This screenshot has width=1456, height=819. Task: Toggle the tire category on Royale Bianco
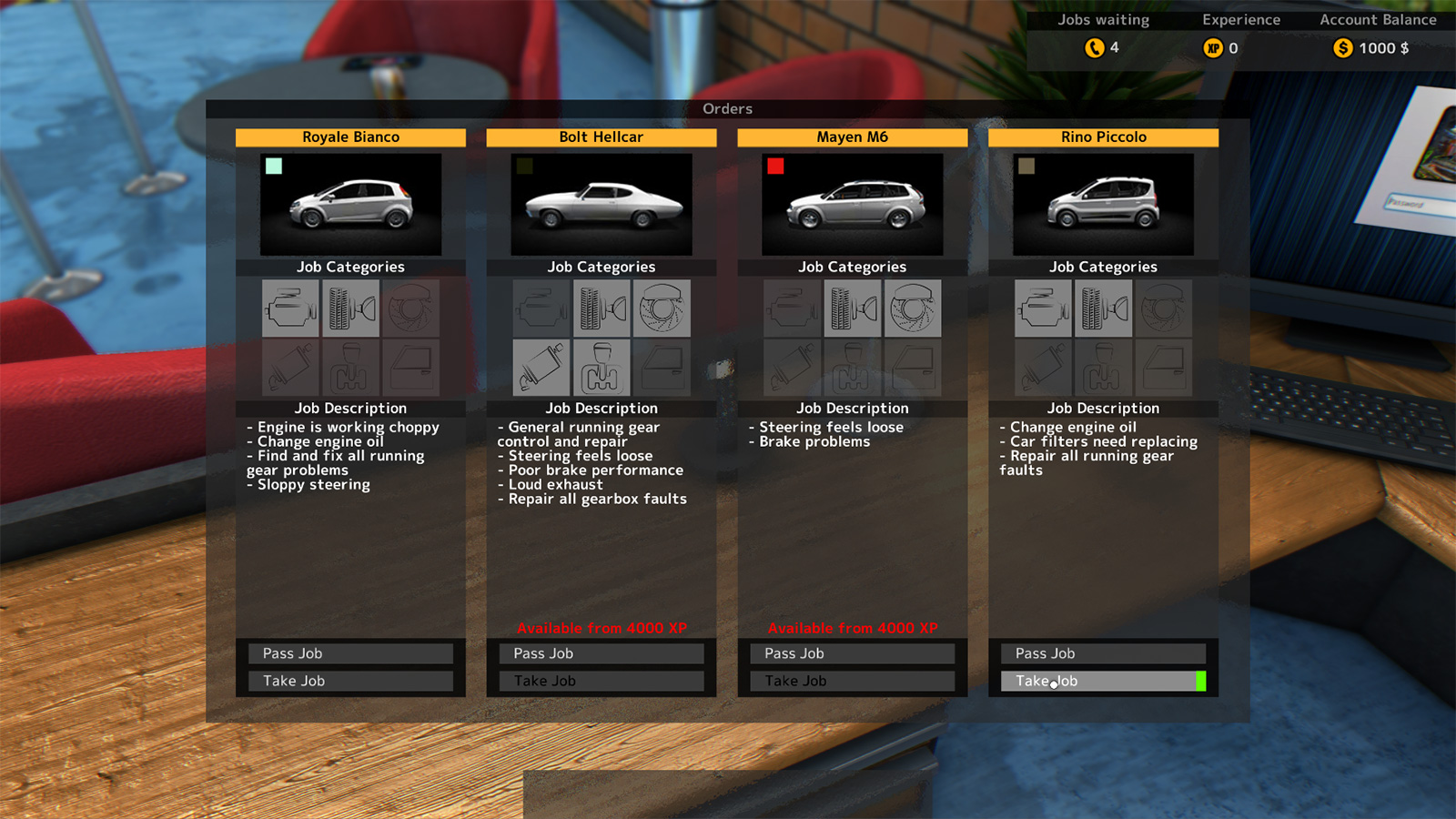click(351, 308)
